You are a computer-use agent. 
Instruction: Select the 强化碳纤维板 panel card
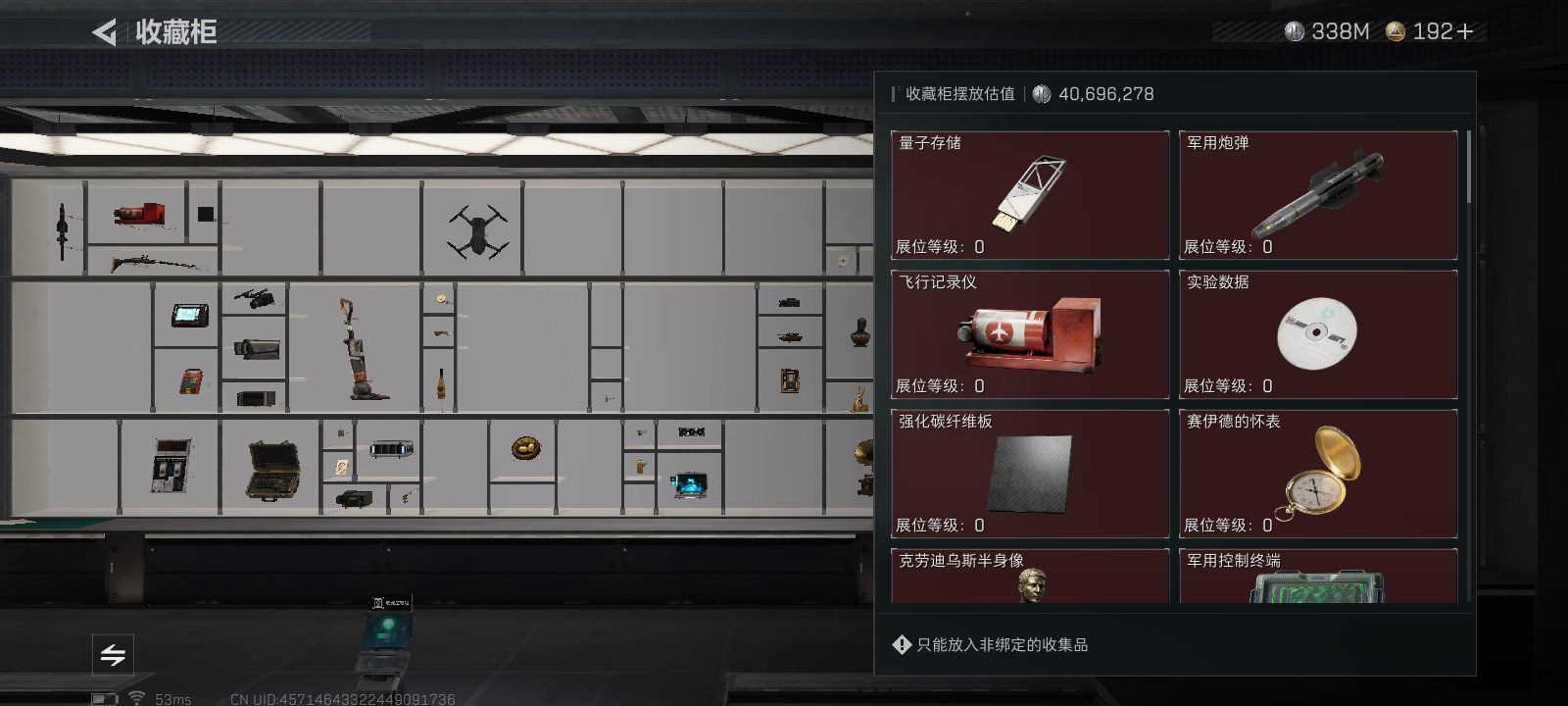click(x=1029, y=473)
